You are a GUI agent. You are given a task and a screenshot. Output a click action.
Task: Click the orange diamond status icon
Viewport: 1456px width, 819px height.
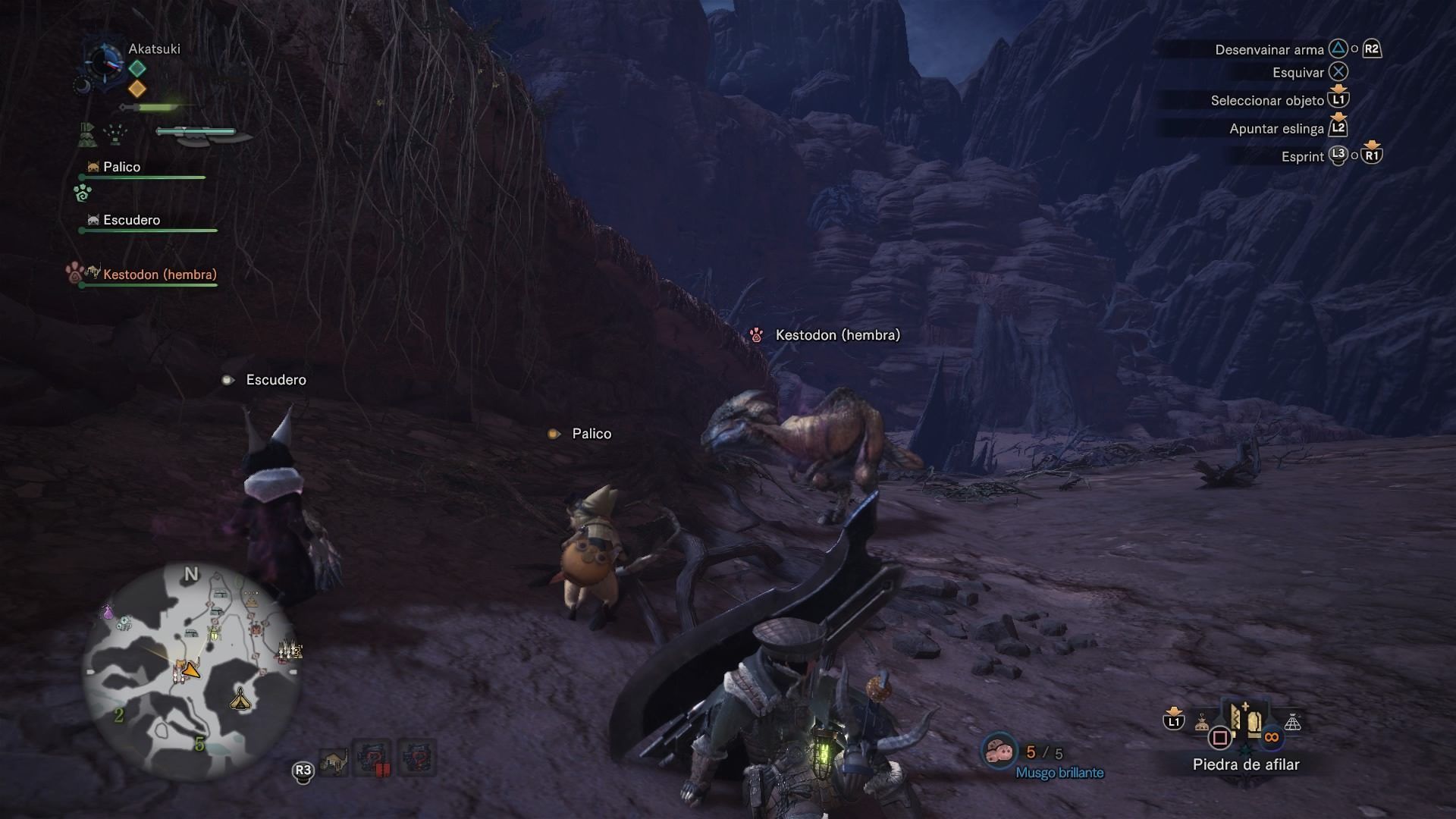pos(137,89)
